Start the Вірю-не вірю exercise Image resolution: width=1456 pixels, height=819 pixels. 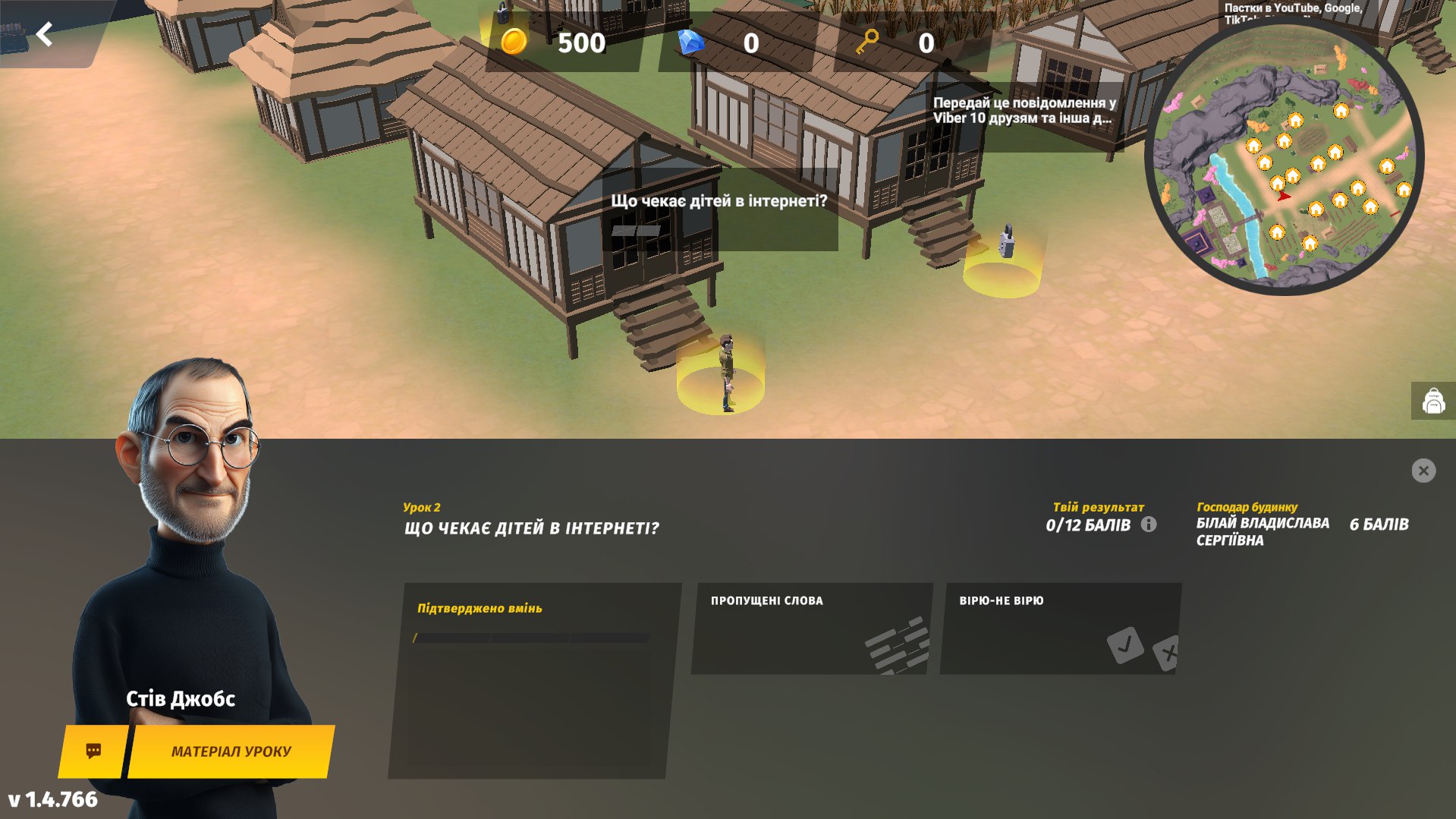1059,628
